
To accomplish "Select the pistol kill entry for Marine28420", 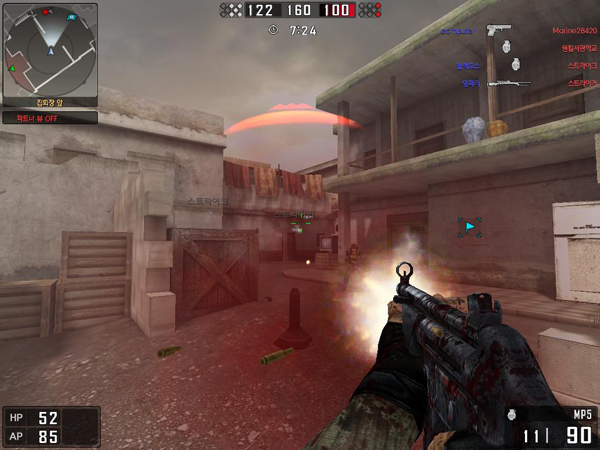I will pyautogui.click(x=498, y=30).
